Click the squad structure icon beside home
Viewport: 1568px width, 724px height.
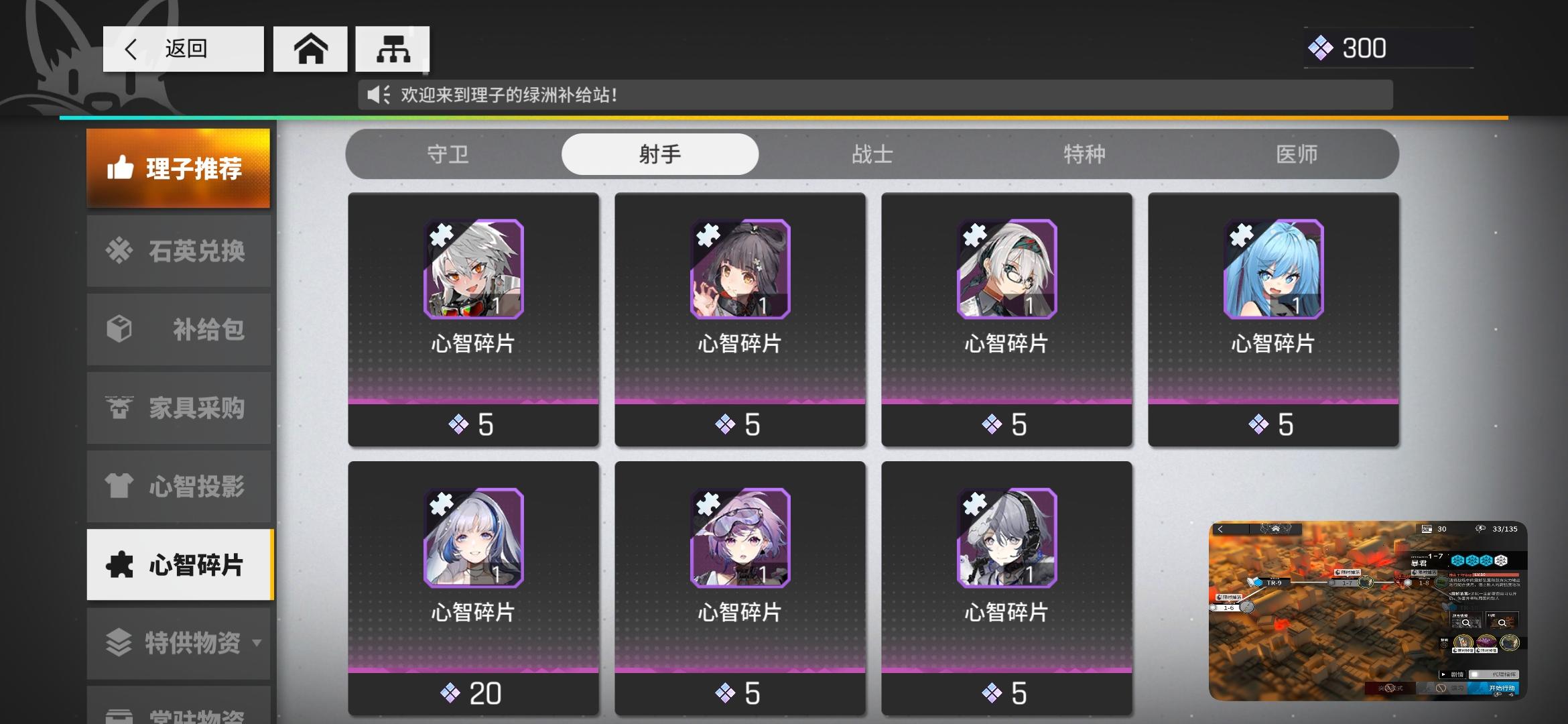pos(393,47)
